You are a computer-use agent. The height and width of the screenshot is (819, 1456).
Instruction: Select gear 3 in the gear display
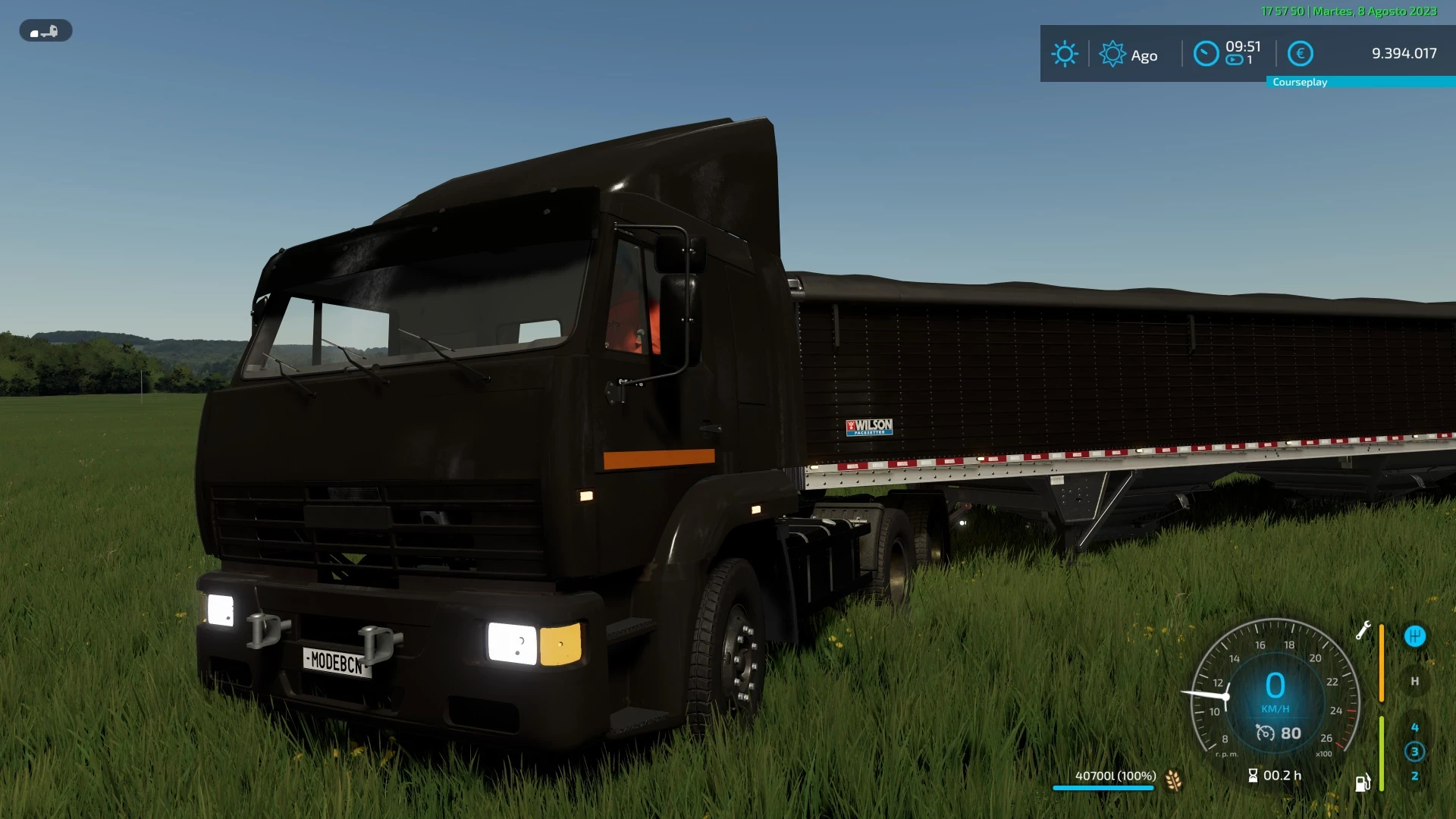(1415, 752)
